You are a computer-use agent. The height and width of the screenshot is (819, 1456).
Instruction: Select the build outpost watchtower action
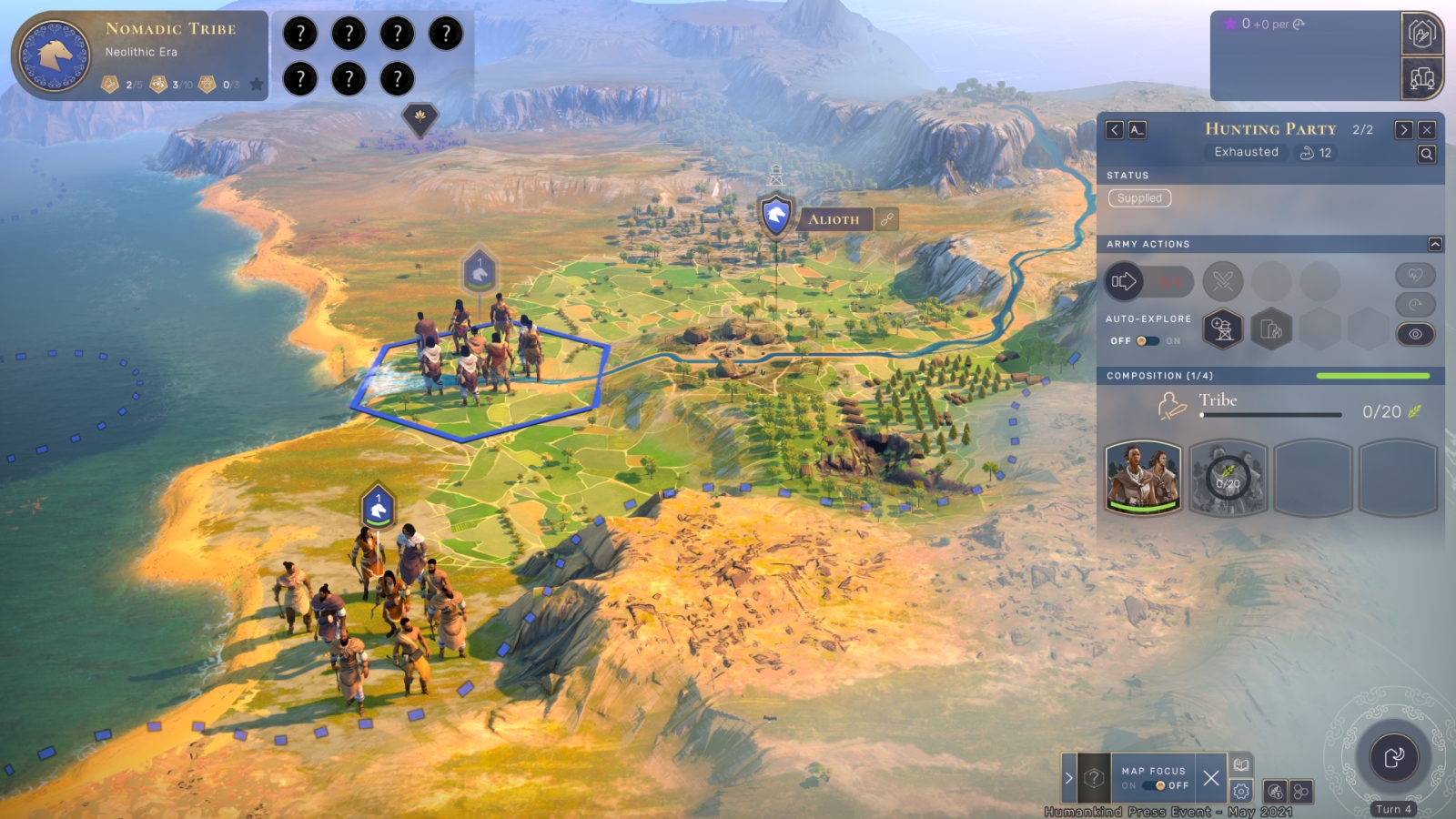point(1223,329)
